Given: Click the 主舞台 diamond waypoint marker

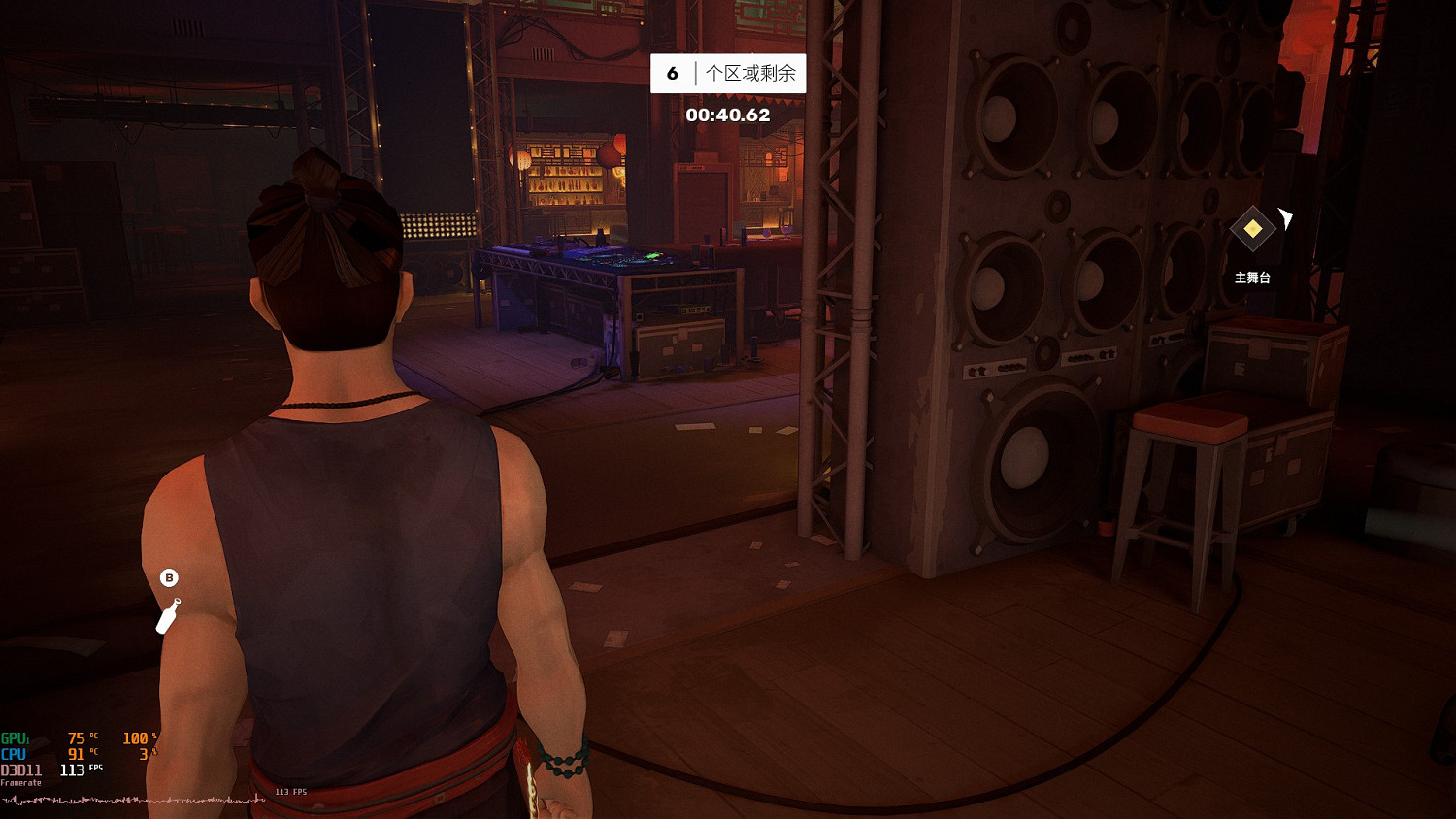Looking at the screenshot, I should 1252,229.
